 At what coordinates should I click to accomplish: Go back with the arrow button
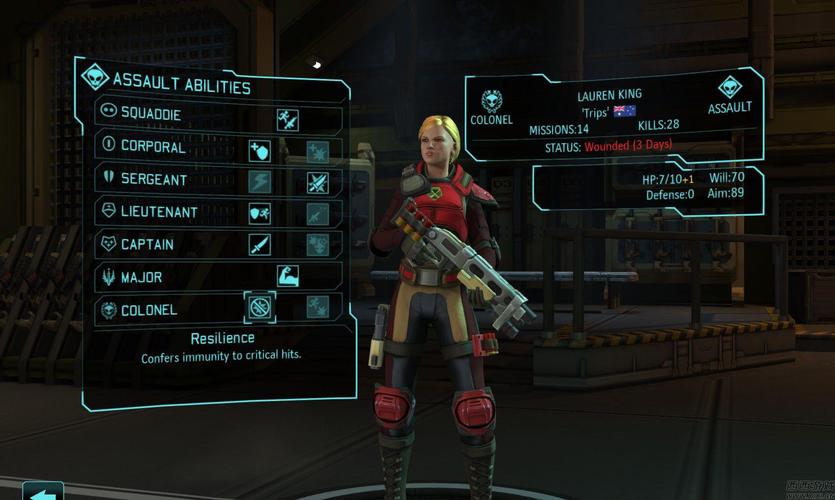(x=42, y=492)
